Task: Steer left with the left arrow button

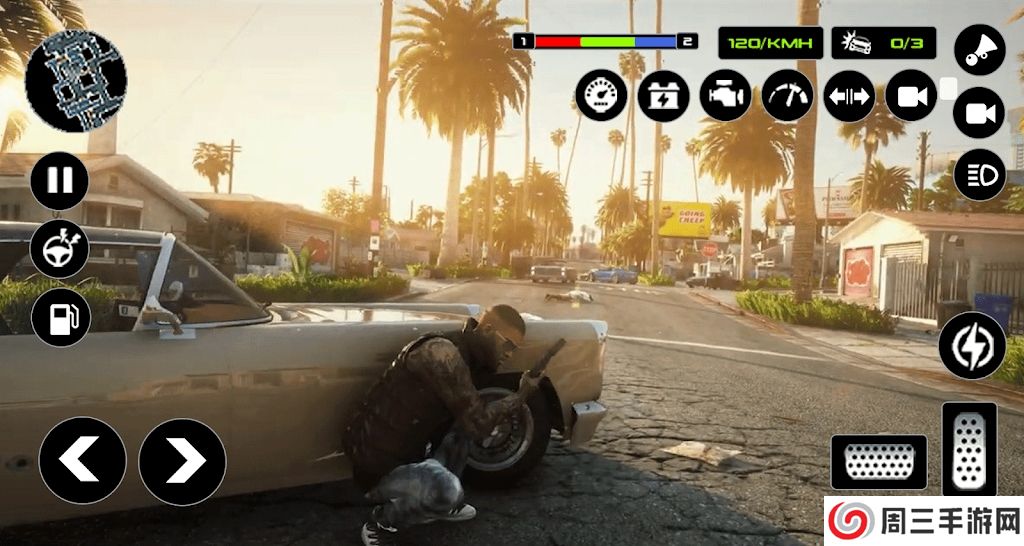Action: [x=82, y=461]
